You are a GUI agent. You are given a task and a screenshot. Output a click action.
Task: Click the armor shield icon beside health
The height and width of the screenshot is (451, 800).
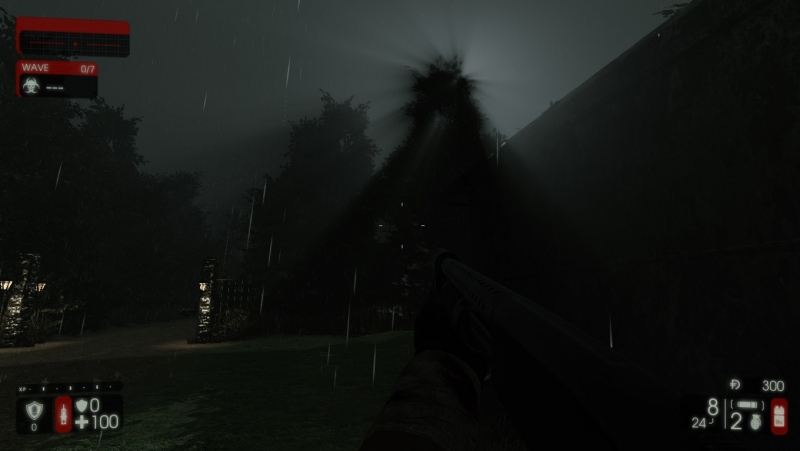[x=81, y=405]
